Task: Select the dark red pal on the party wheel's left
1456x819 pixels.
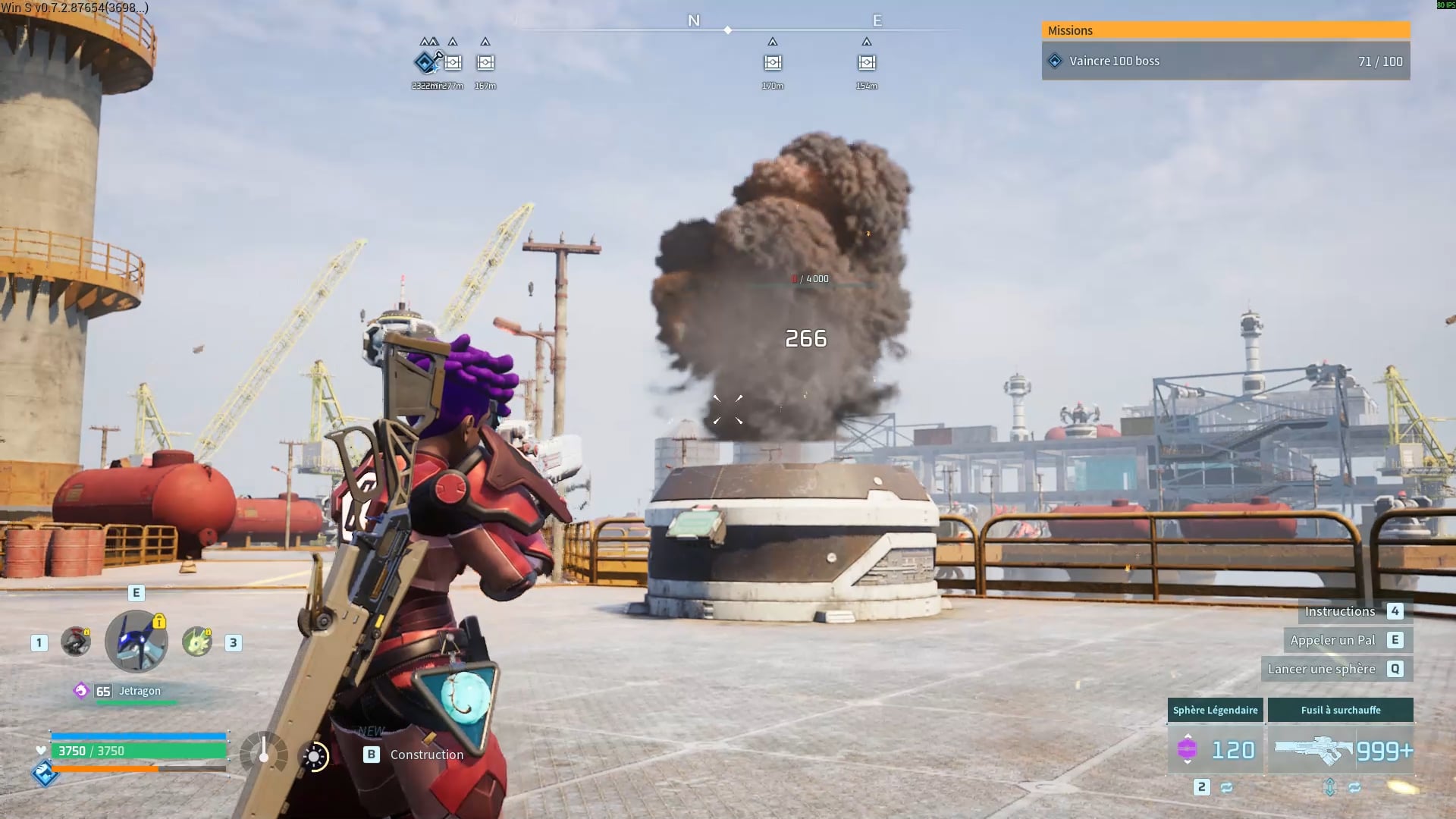Action: click(x=76, y=642)
